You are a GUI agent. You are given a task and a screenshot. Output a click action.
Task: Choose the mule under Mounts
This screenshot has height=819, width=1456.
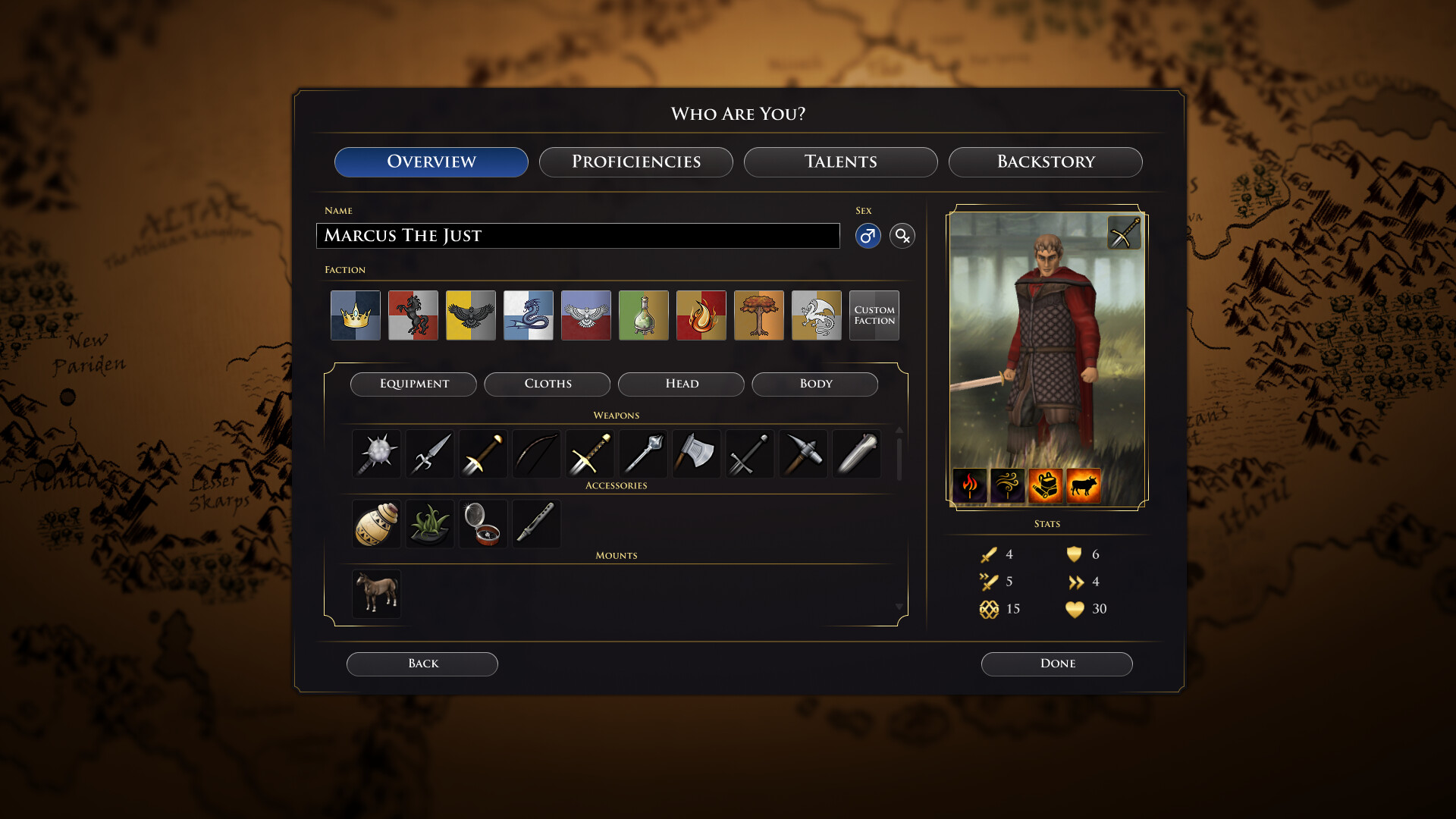tap(376, 593)
